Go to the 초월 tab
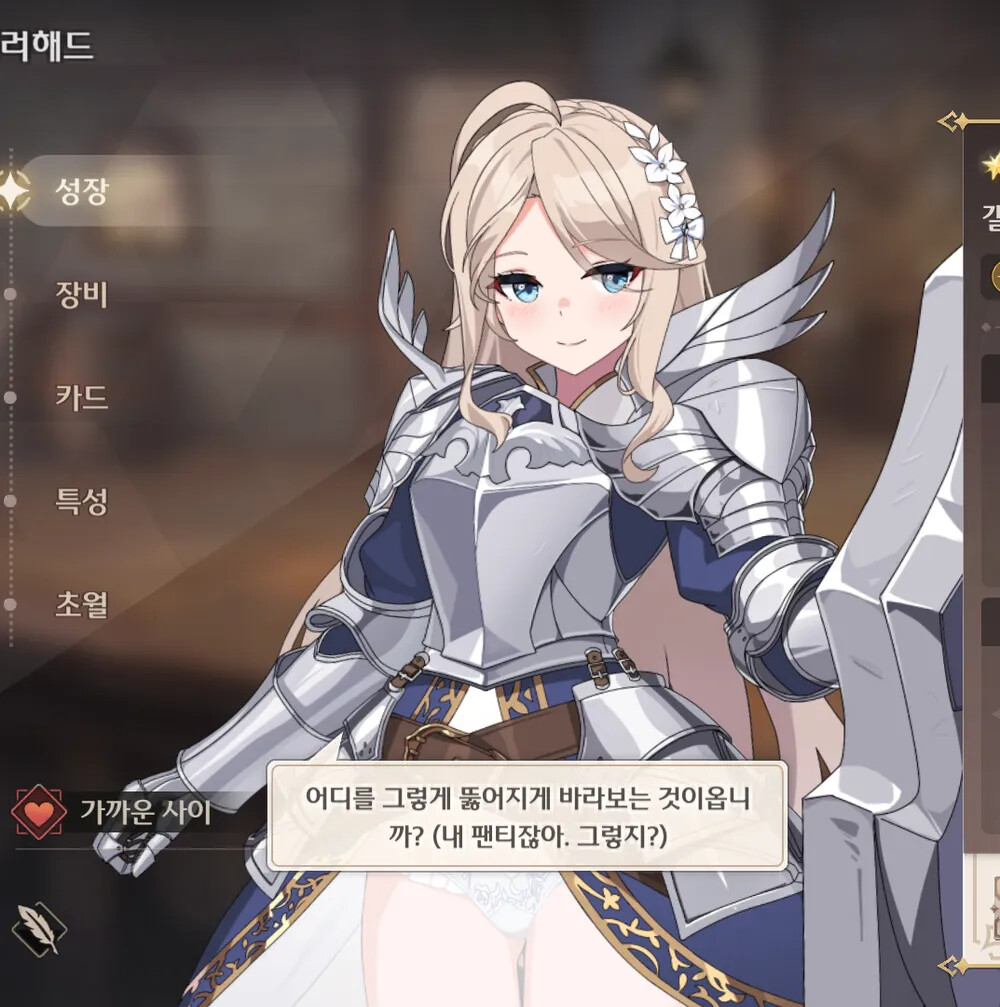 (x=82, y=605)
